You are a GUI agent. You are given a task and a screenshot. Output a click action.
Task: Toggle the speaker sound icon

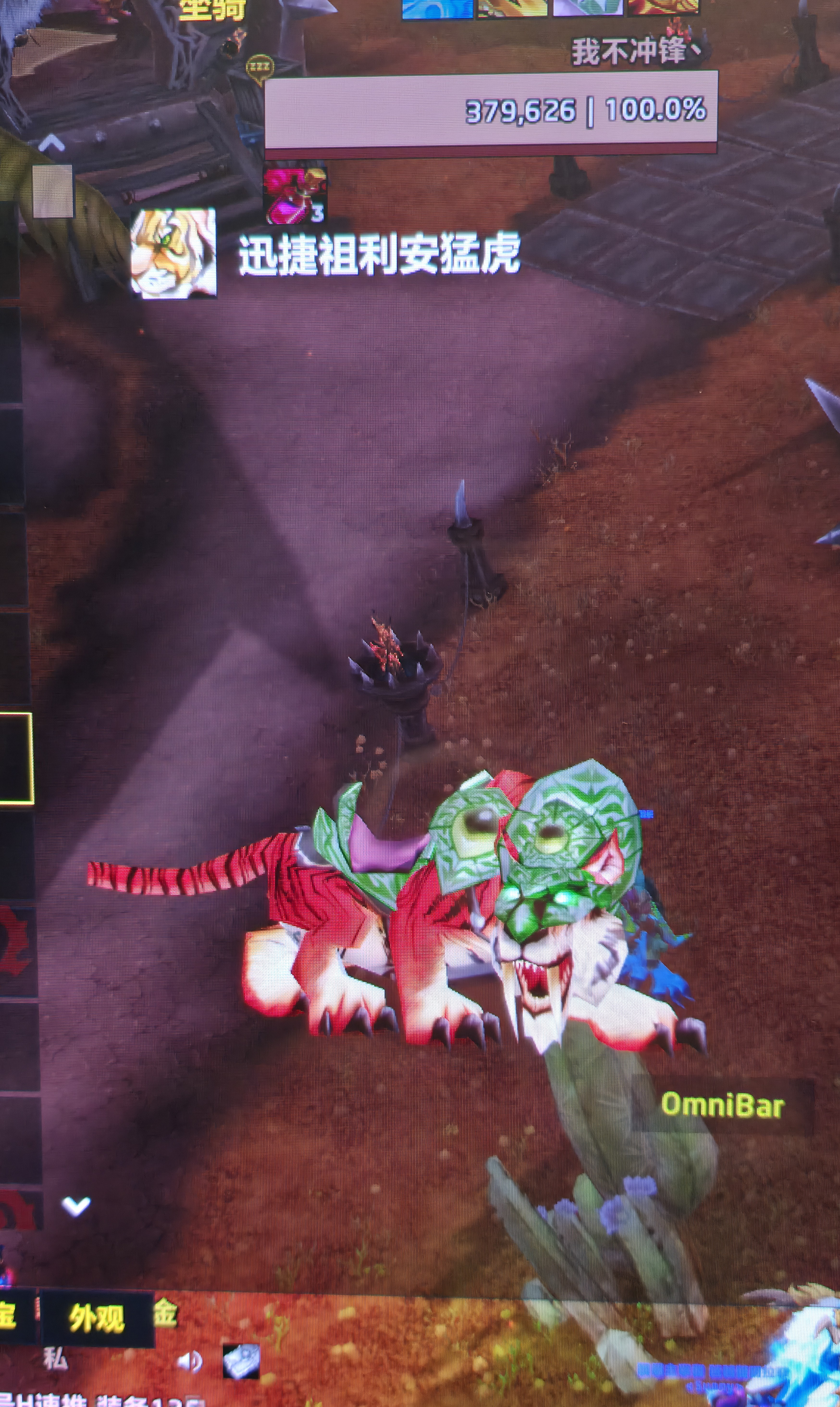(x=189, y=1362)
